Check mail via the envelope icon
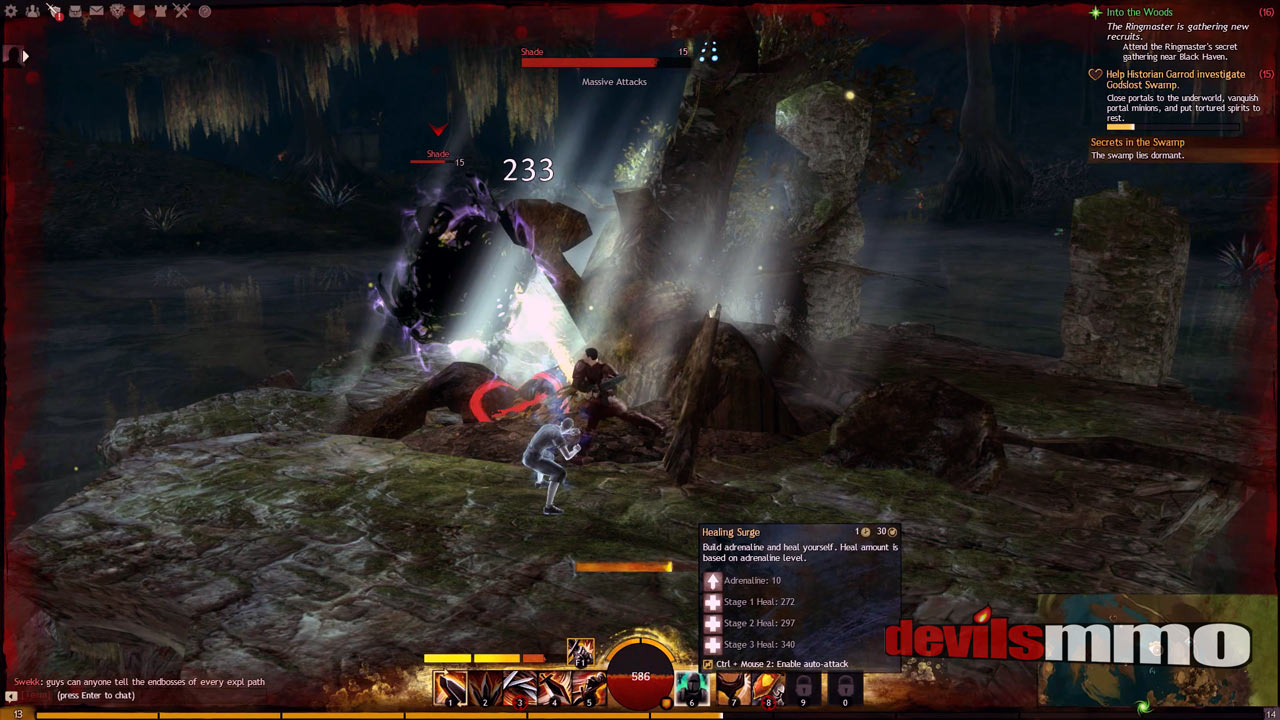This screenshot has width=1280, height=720. tap(96, 11)
